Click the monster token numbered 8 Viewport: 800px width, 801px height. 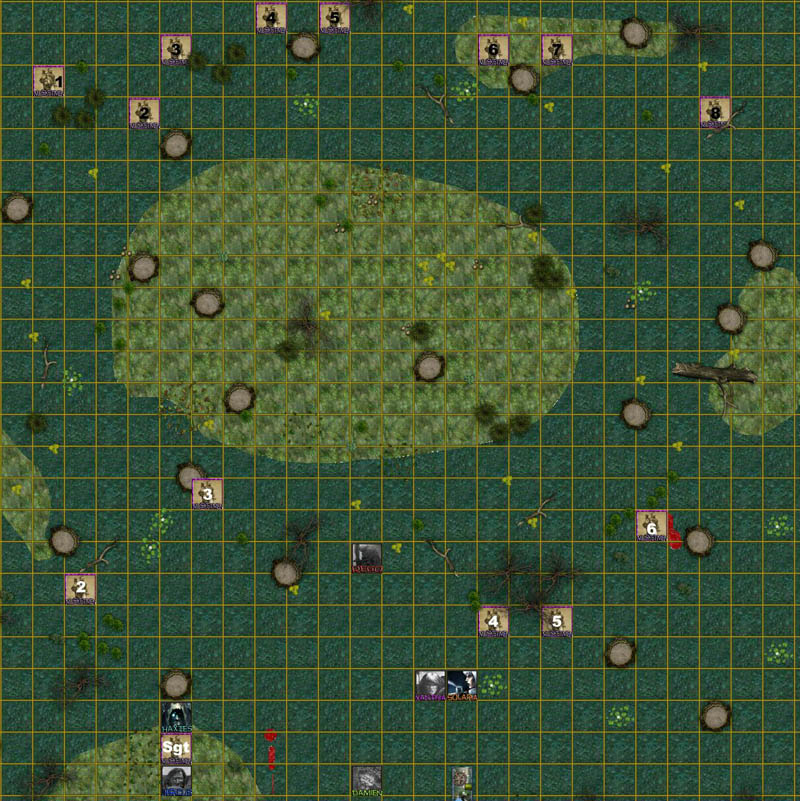pyautogui.click(x=715, y=113)
